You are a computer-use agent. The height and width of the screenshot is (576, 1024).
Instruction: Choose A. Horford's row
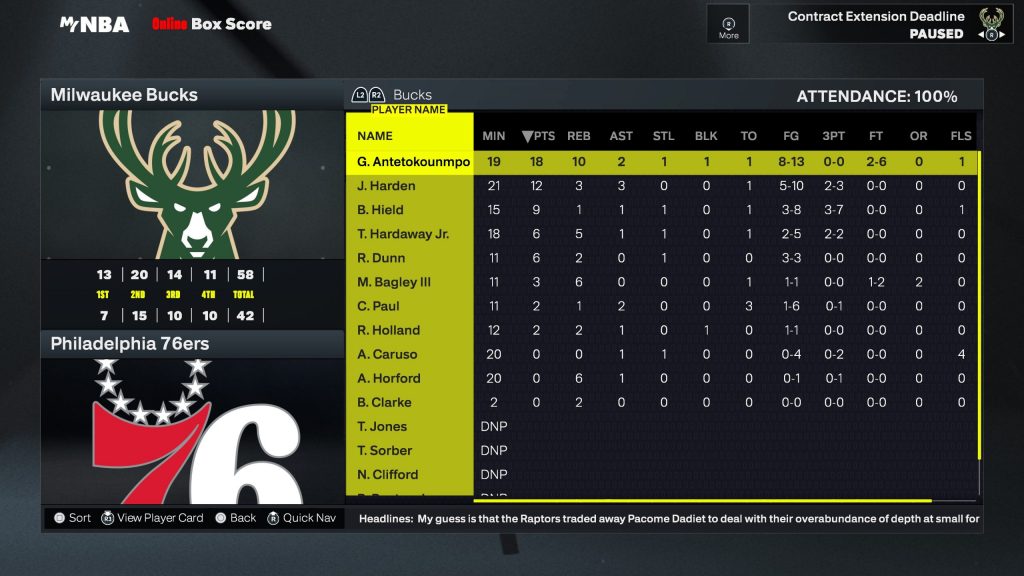(389, 378)
